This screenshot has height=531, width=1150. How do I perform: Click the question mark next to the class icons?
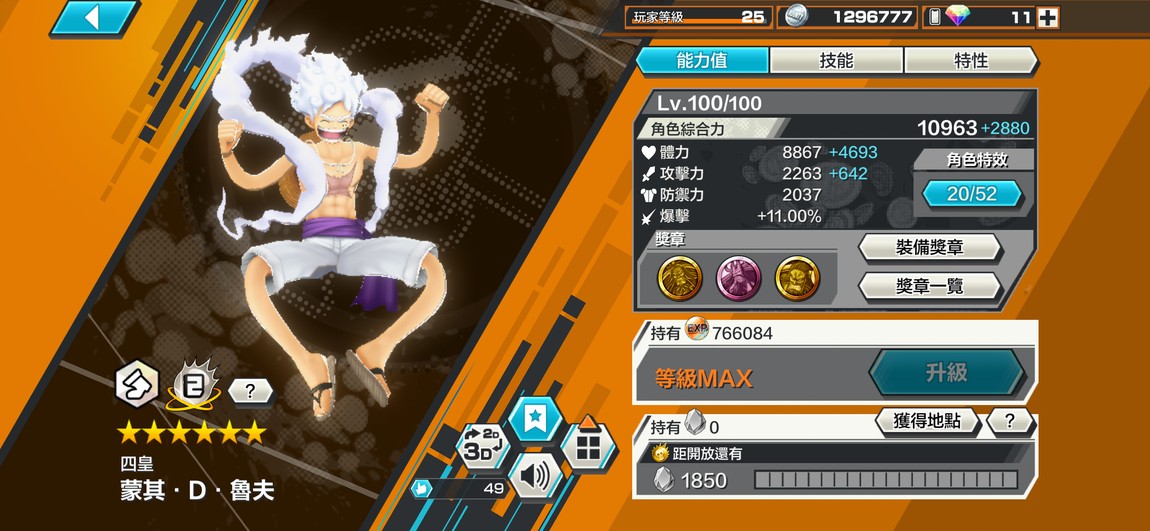(251, 391)
